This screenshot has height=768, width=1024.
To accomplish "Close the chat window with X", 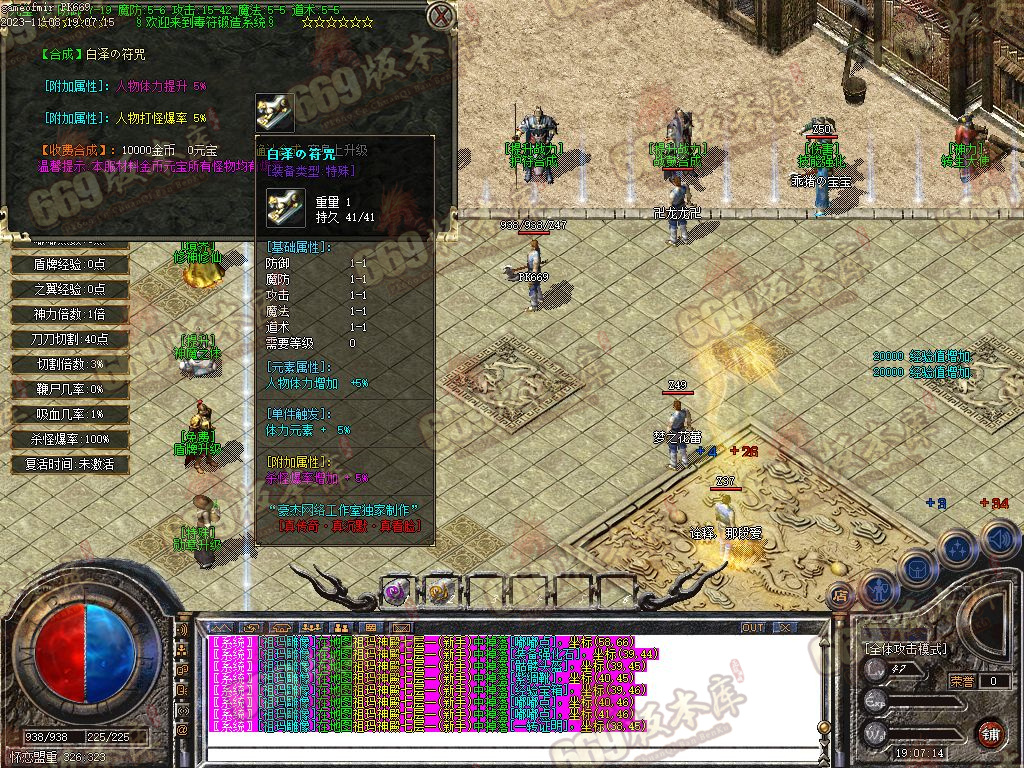I will 785,627.
